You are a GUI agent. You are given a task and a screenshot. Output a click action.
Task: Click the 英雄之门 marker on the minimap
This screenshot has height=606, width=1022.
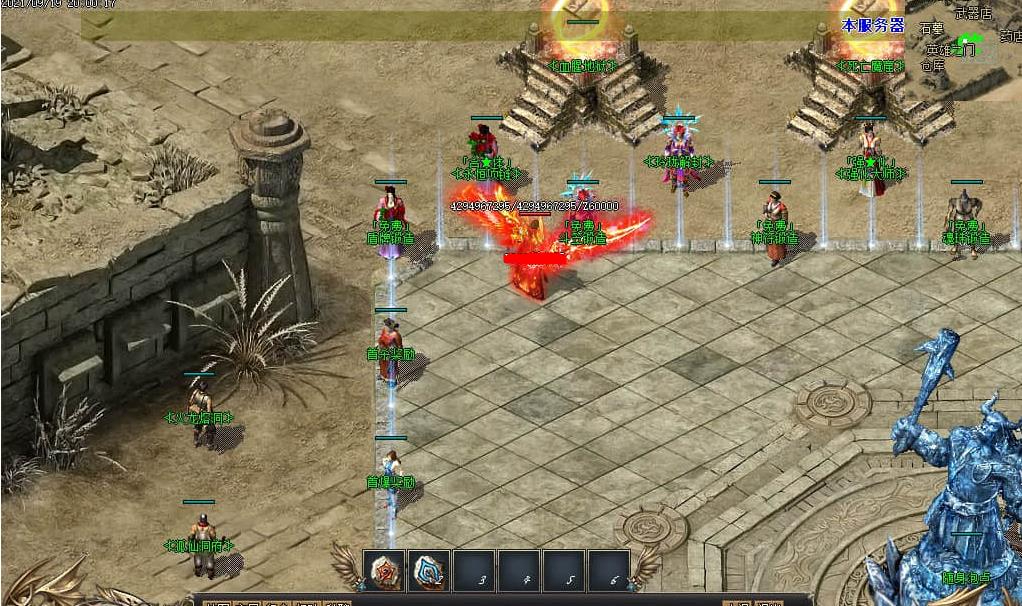click(950, 48)
